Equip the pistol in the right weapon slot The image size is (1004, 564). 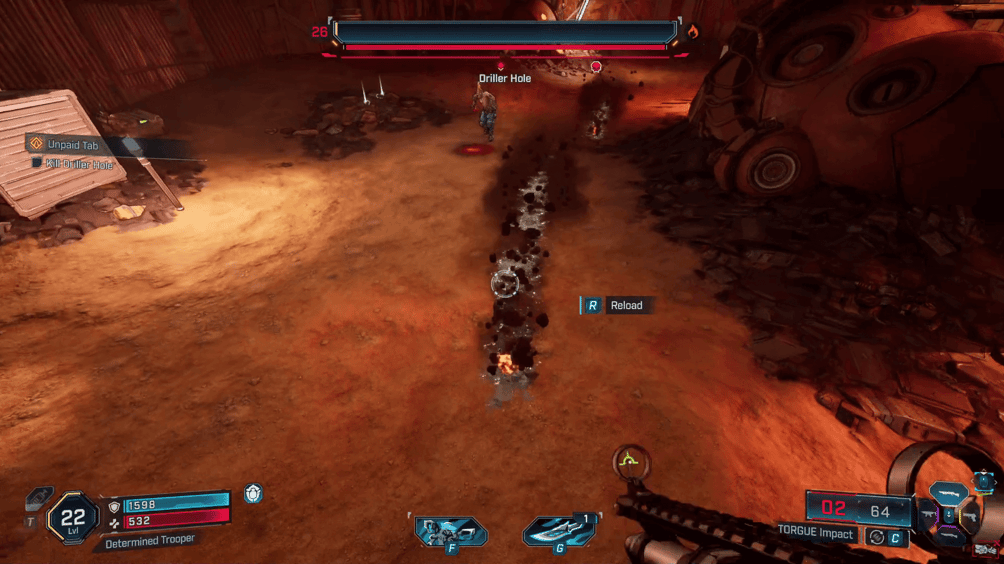click(x=969, y=516)
